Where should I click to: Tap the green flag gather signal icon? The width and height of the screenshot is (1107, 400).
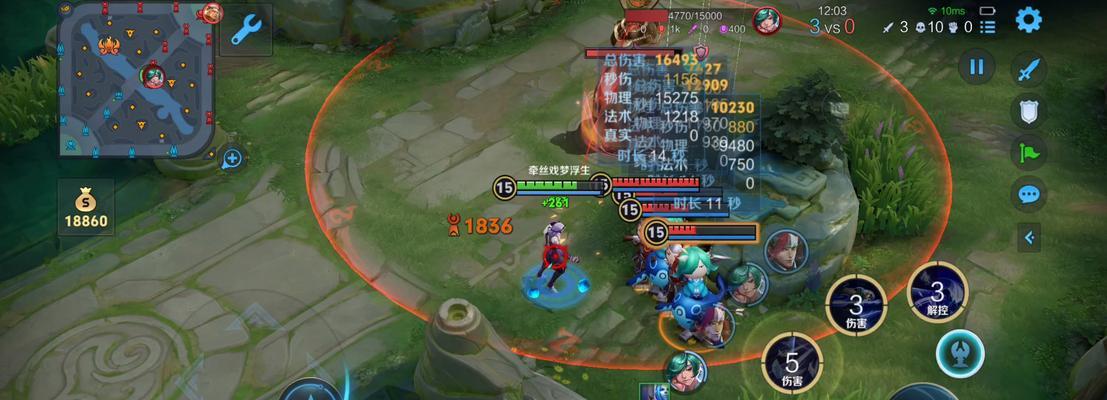[x=1029, y=152]
